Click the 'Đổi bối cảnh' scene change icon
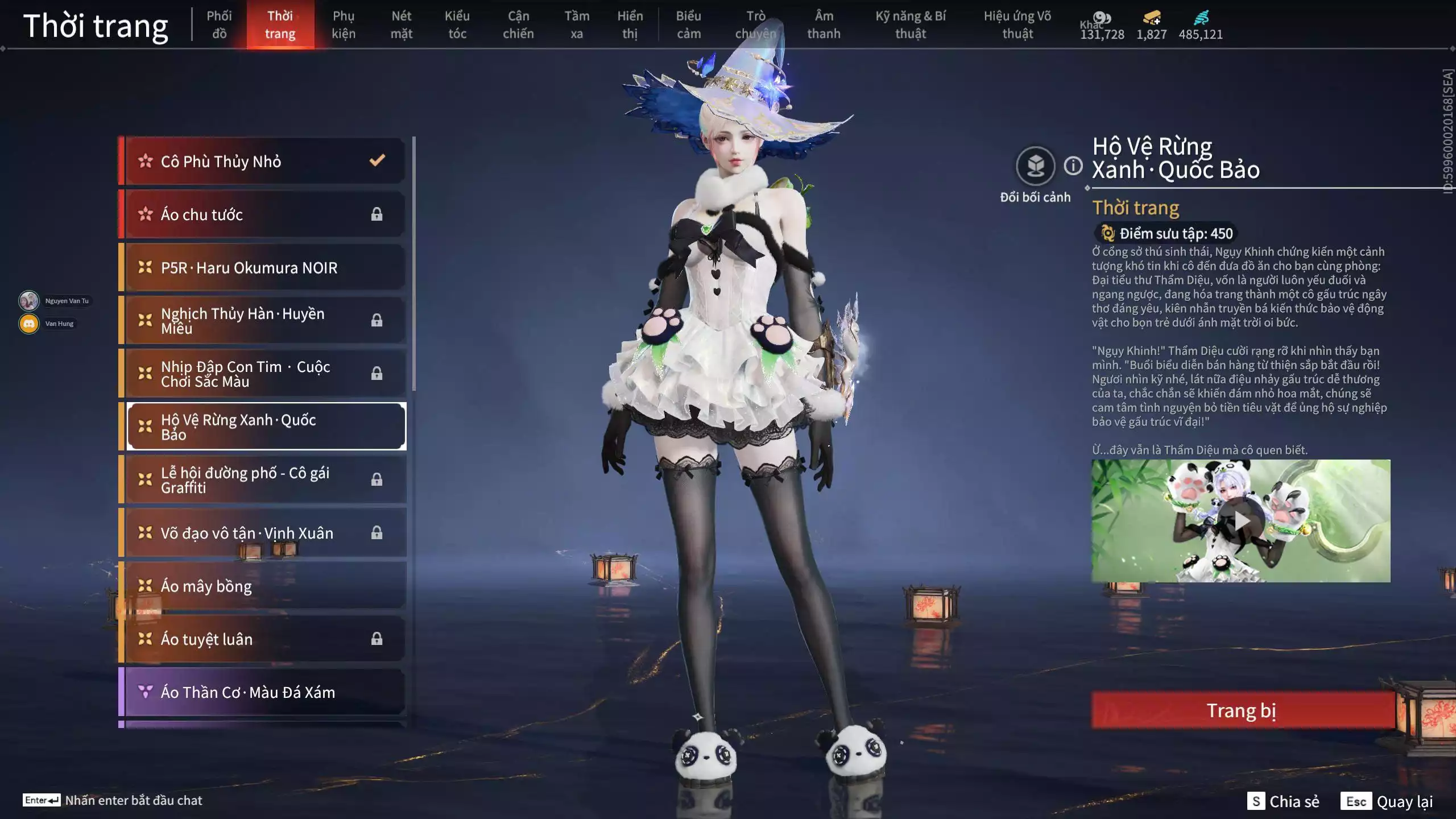Screen dimensions: 1456x819 [x=1036, y=164]
